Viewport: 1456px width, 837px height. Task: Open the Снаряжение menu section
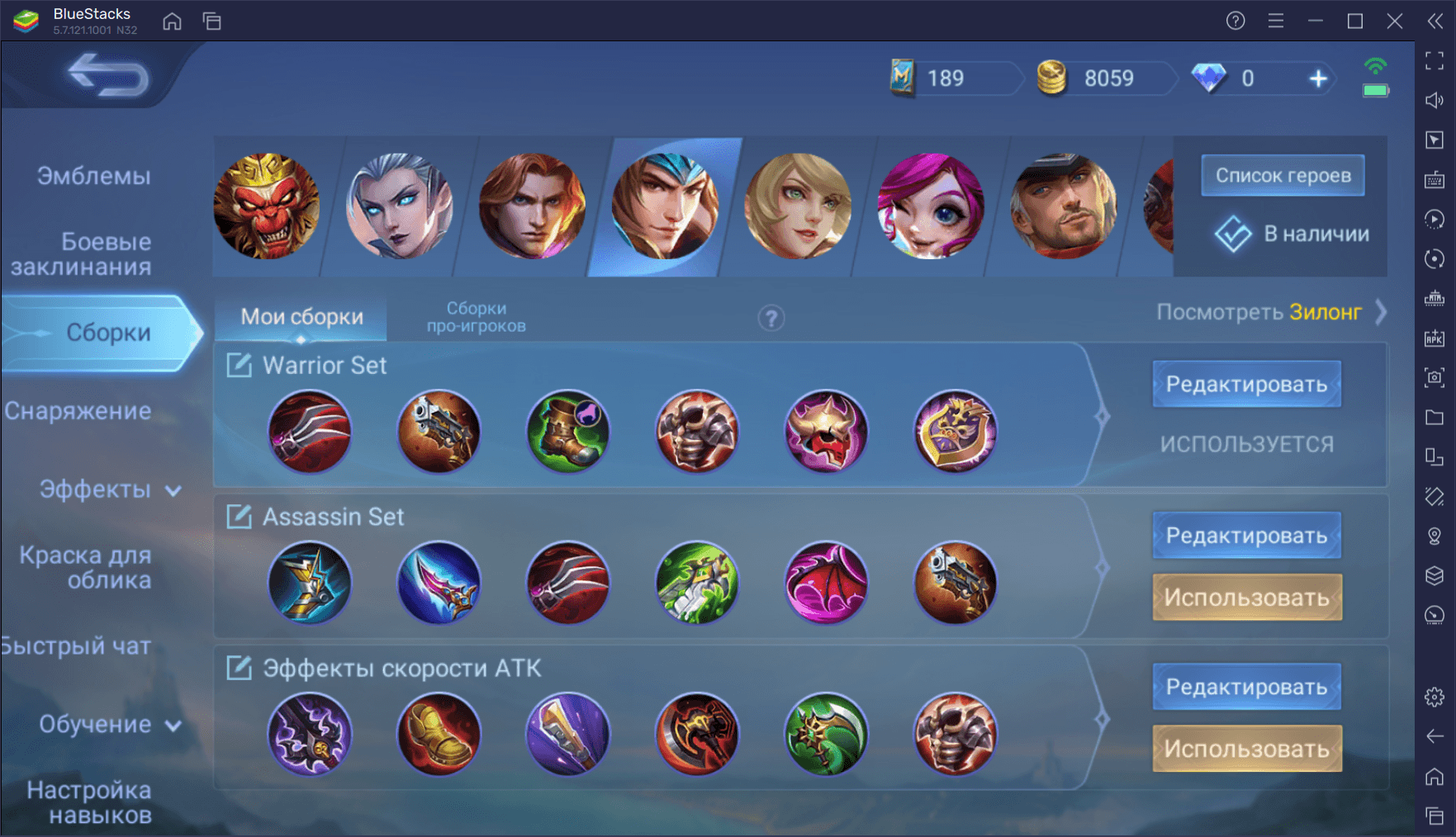pyautogui.click(x=78, y=411)
